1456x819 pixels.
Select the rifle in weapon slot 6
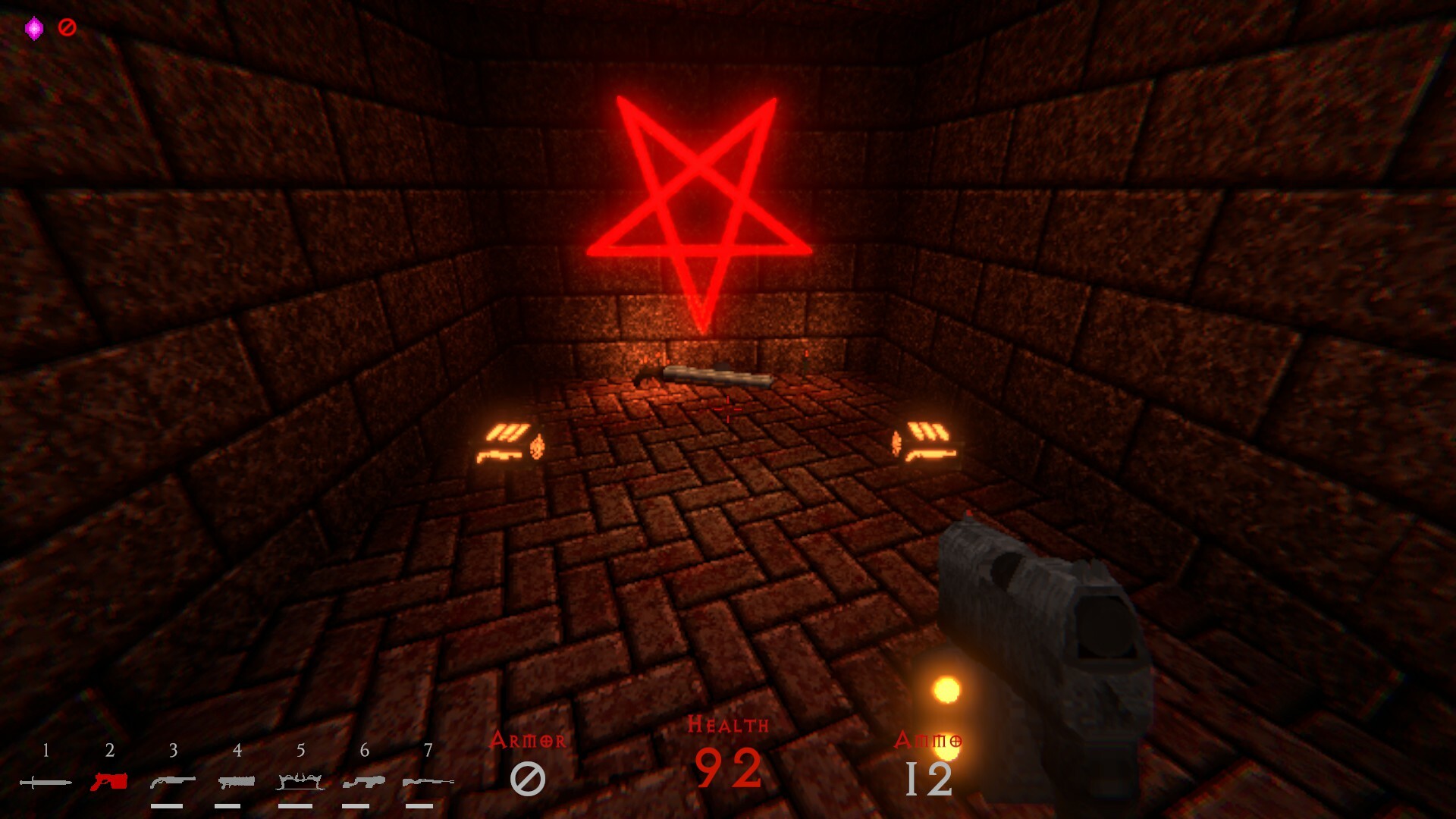tap(365, 781)
